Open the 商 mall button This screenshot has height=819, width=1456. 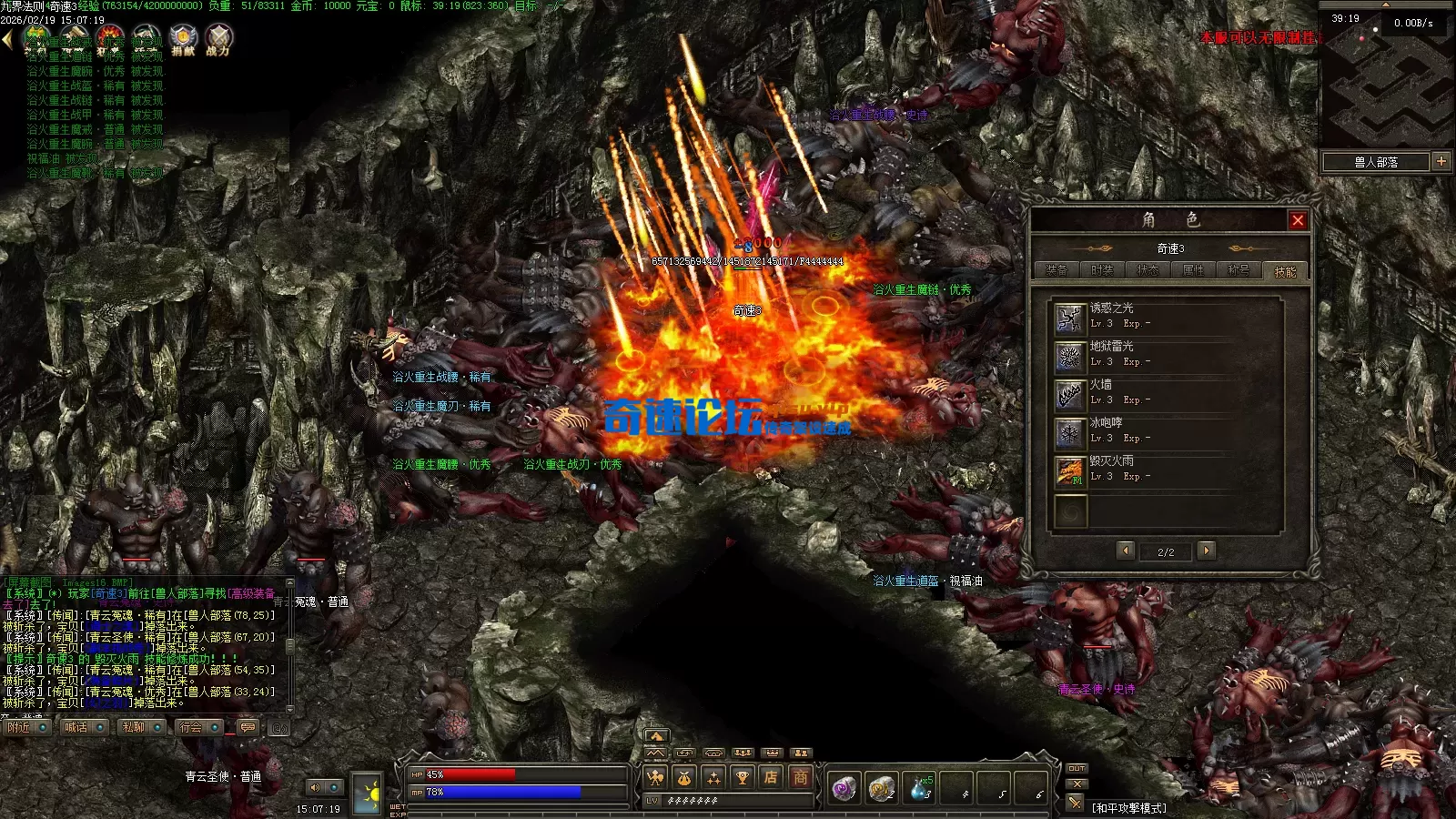coord(800,777)
